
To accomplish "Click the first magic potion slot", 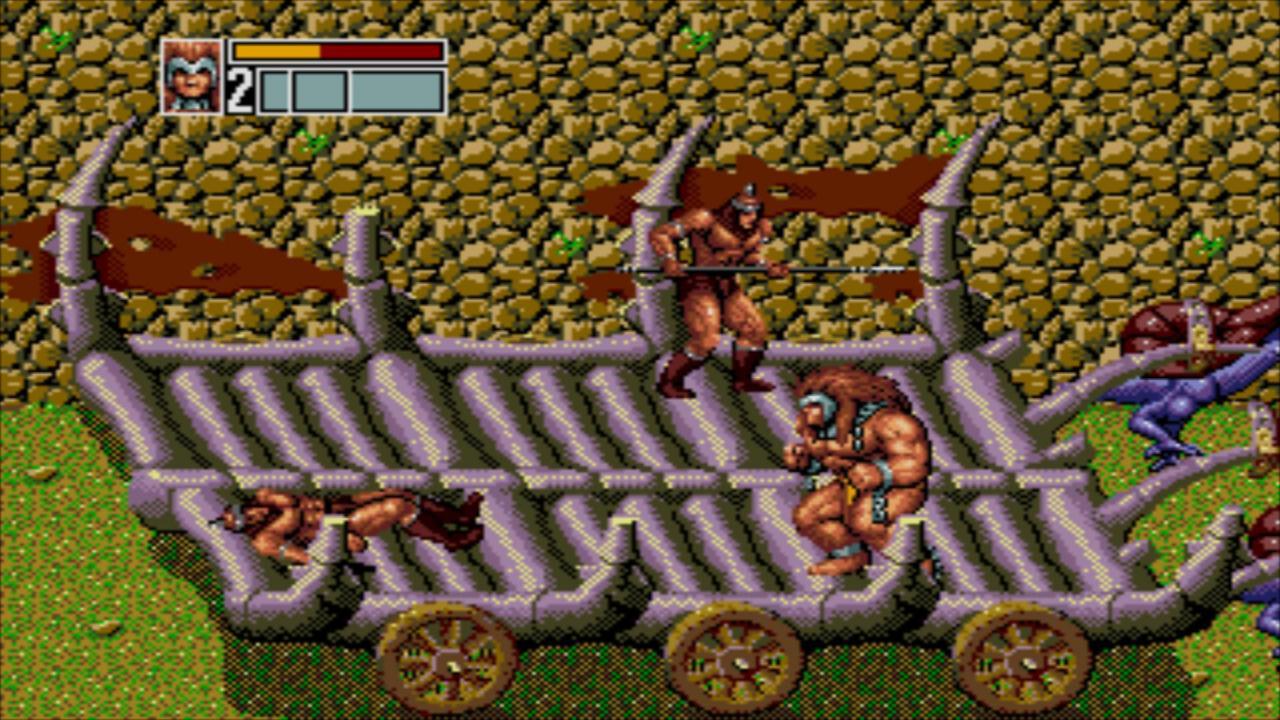I will click(x=272, y=88).
